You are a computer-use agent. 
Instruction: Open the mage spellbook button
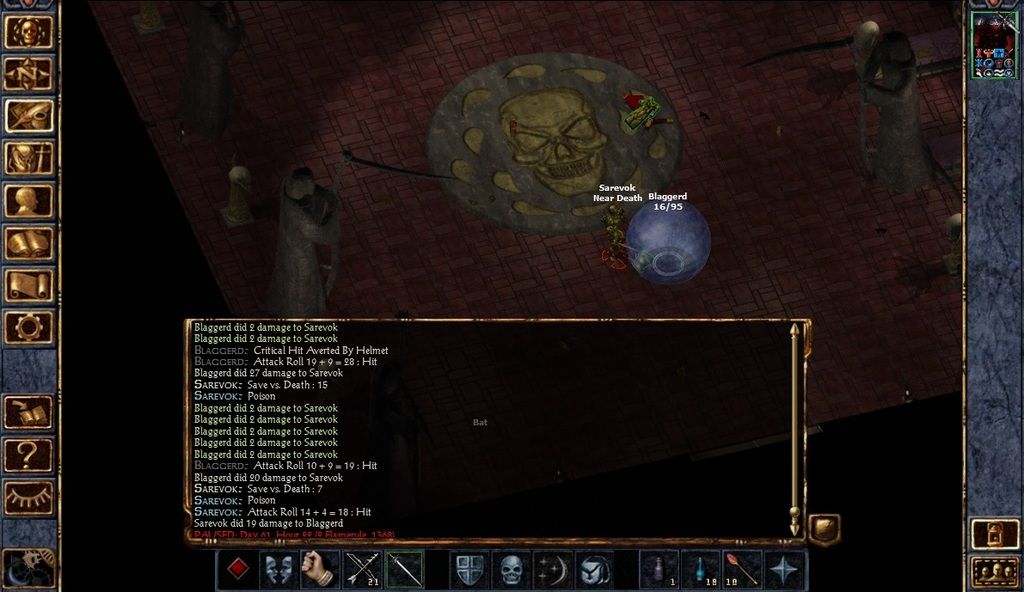coord(29,243)
